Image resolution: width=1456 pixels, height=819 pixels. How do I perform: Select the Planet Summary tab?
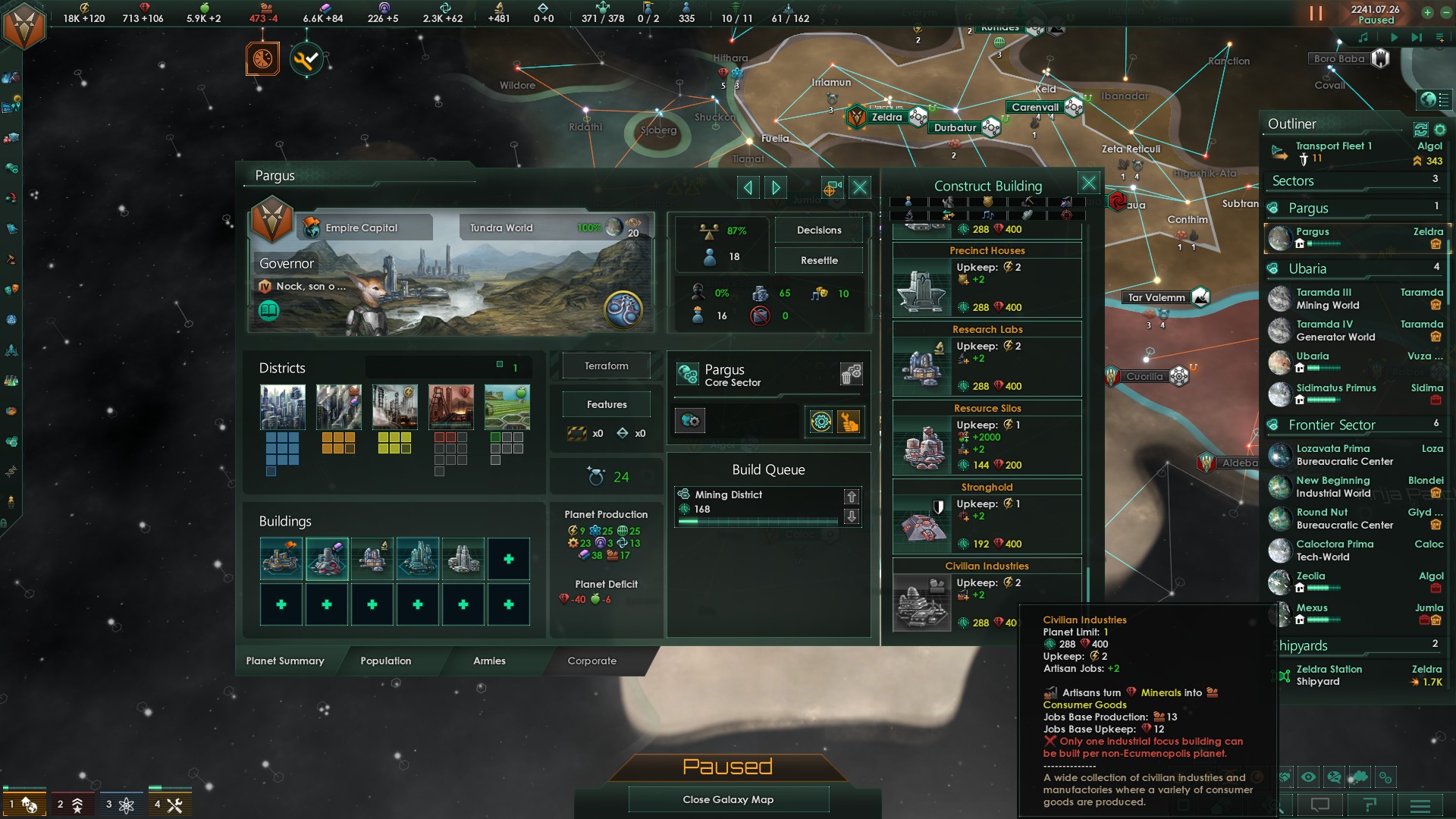coord(285,661)
